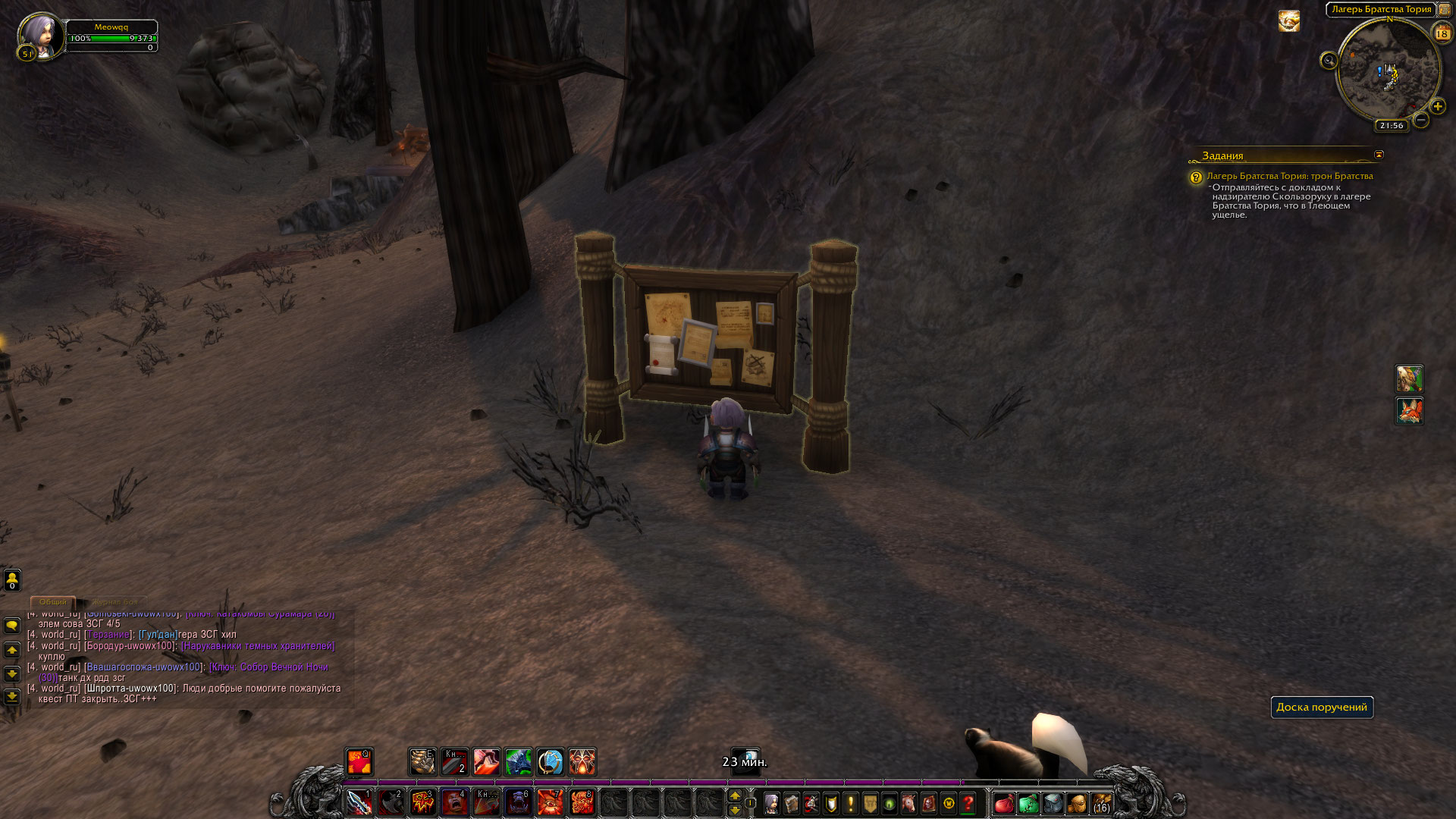Open the chat menu speech bubble button
1456x819 pixels.
[12, 626]
